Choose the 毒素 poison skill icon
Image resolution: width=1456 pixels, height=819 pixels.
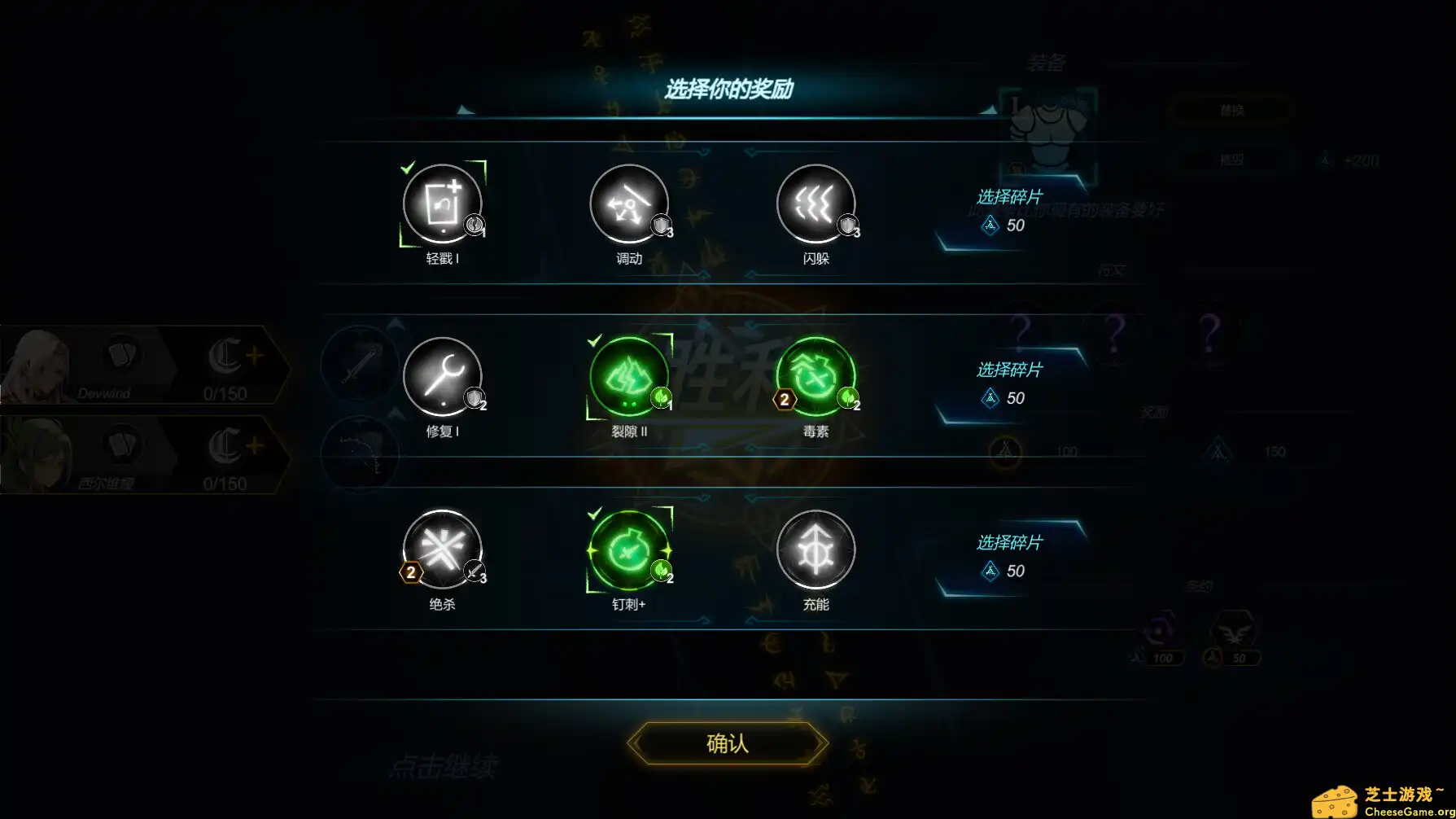[816, 377]
